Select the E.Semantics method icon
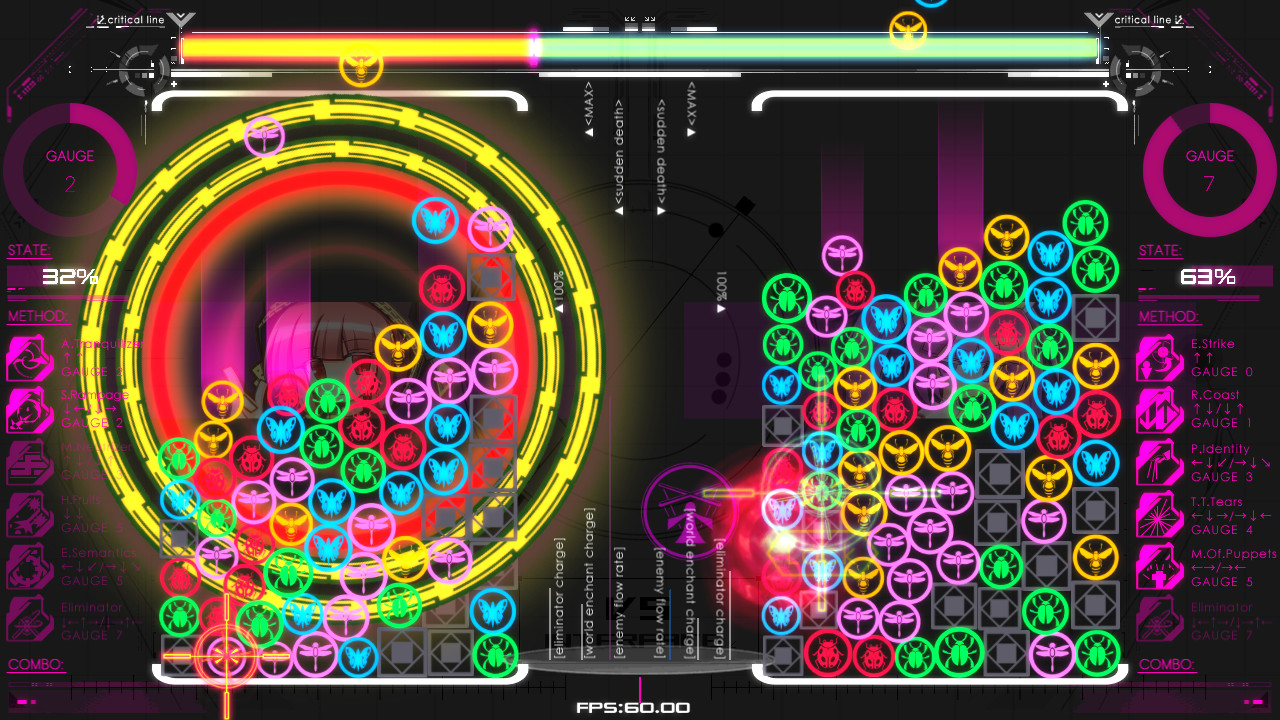Image resolution: width=1280 pixels, height=720 pixels. [30, 567]
